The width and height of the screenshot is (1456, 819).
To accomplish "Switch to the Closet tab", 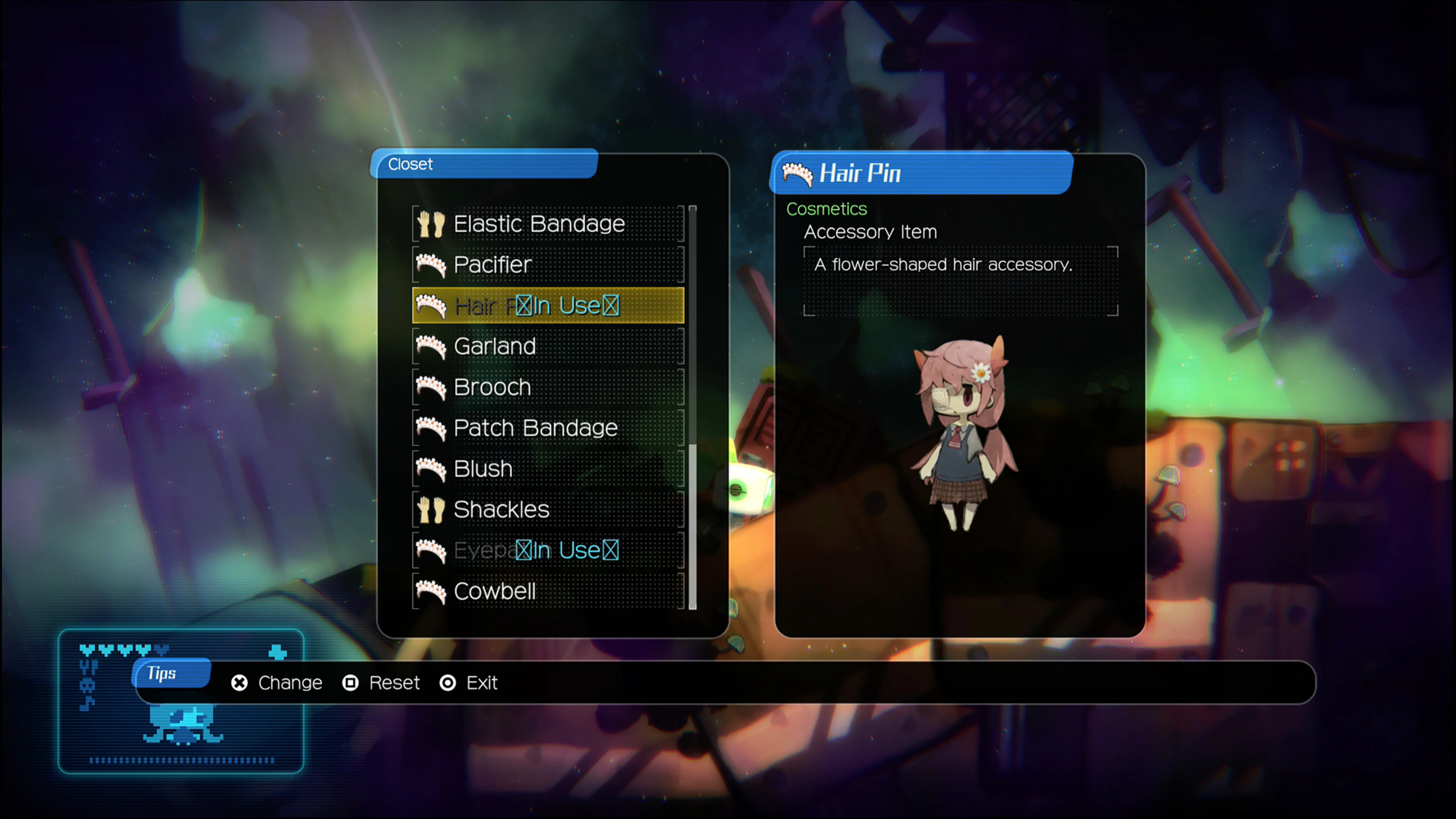I will [x=411, y=165].
